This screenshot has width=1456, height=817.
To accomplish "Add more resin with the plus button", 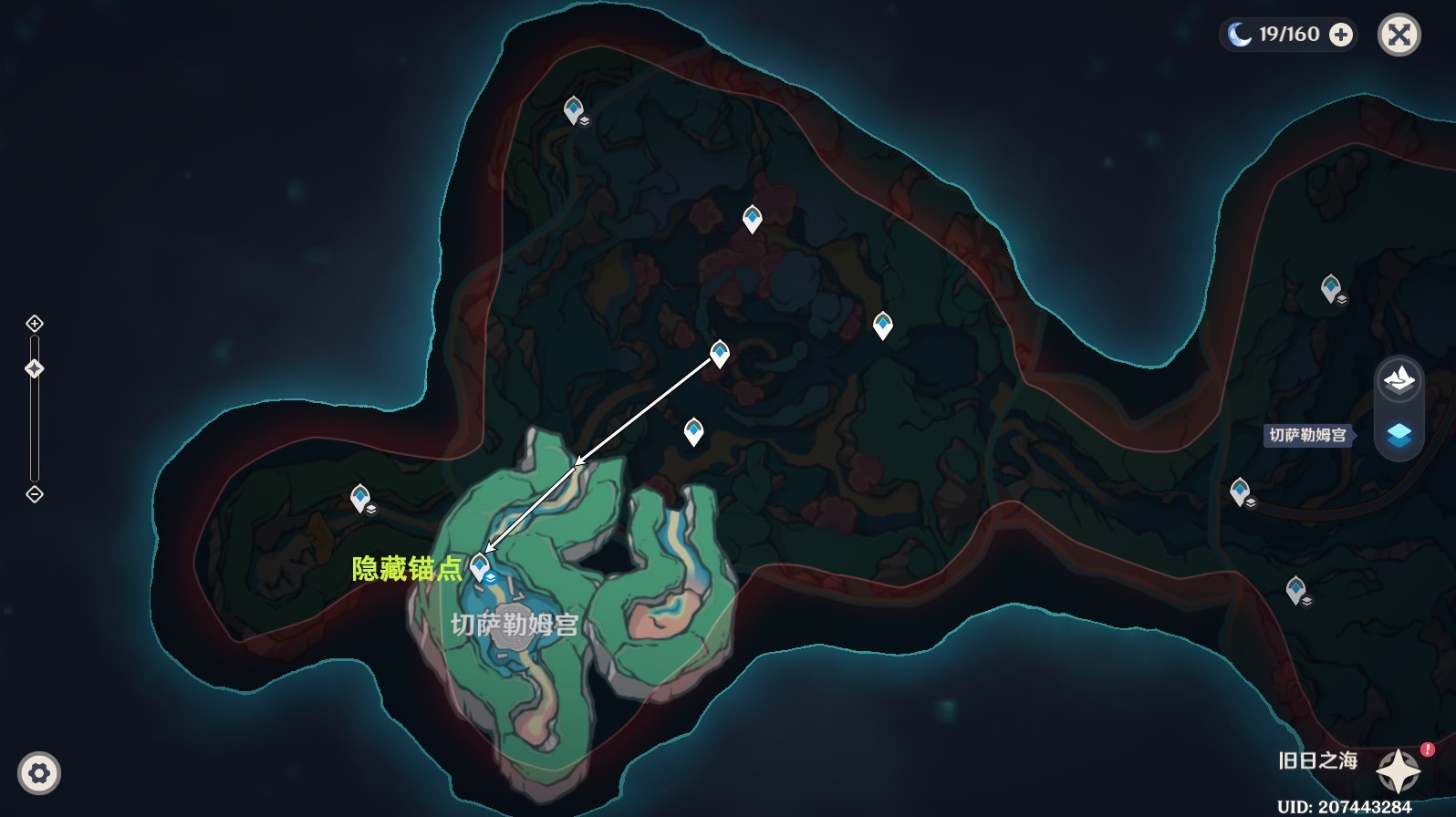I will (1341, 35).
